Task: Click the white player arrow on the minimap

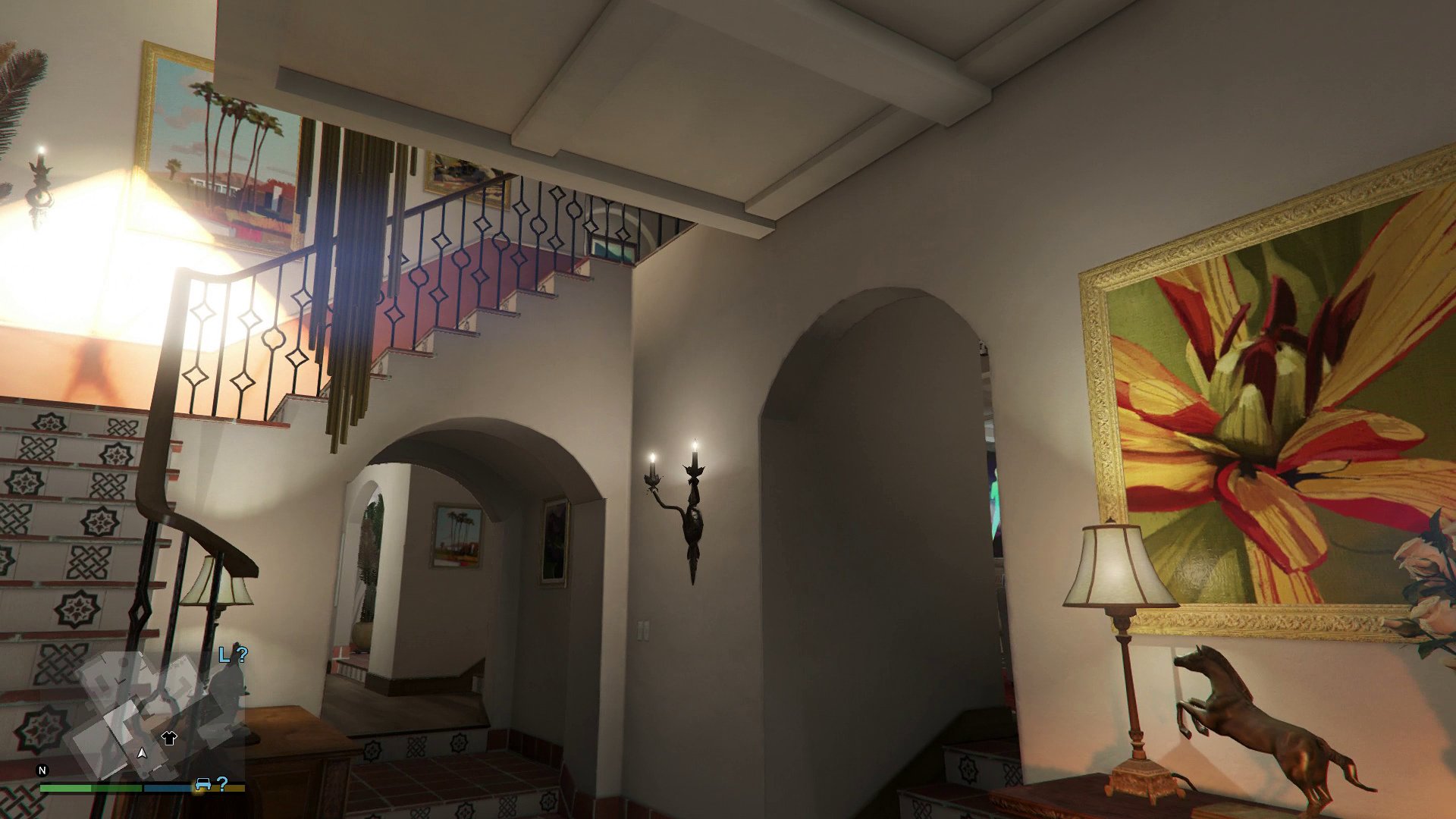Action: (142, 754)
